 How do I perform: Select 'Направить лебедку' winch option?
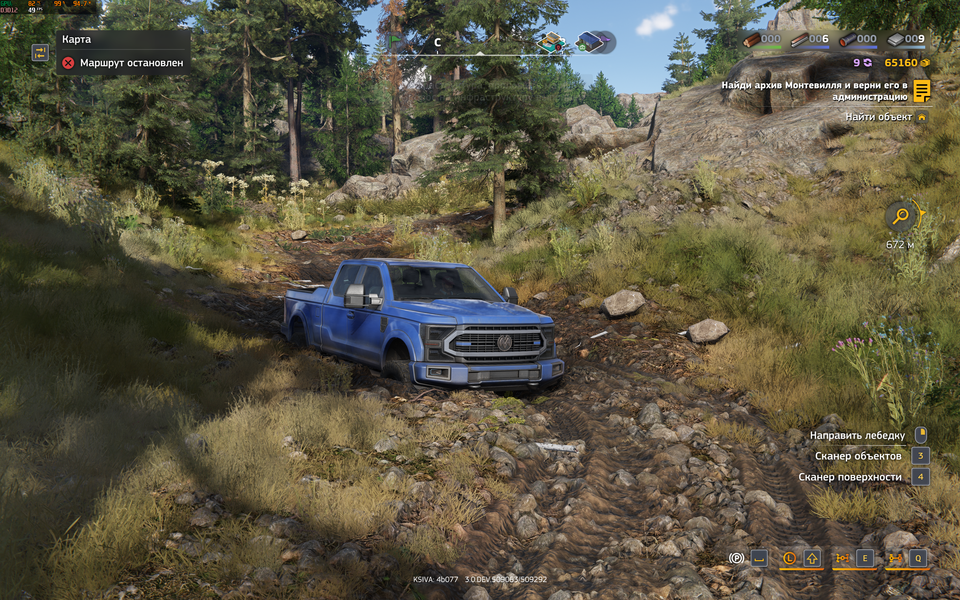(x=857, y=435)
